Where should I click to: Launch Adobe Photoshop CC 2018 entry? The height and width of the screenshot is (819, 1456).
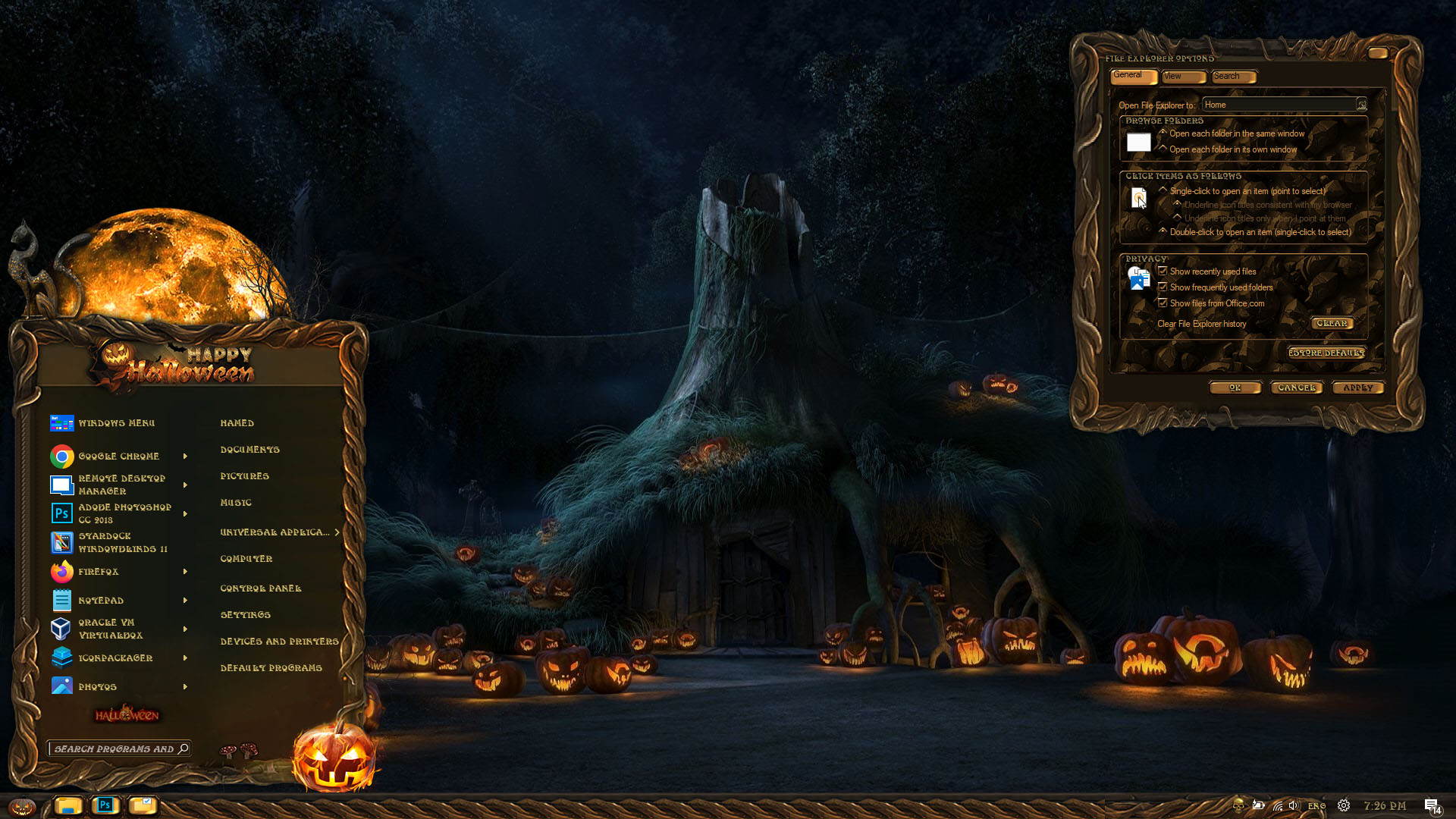[x=124, y=513]
